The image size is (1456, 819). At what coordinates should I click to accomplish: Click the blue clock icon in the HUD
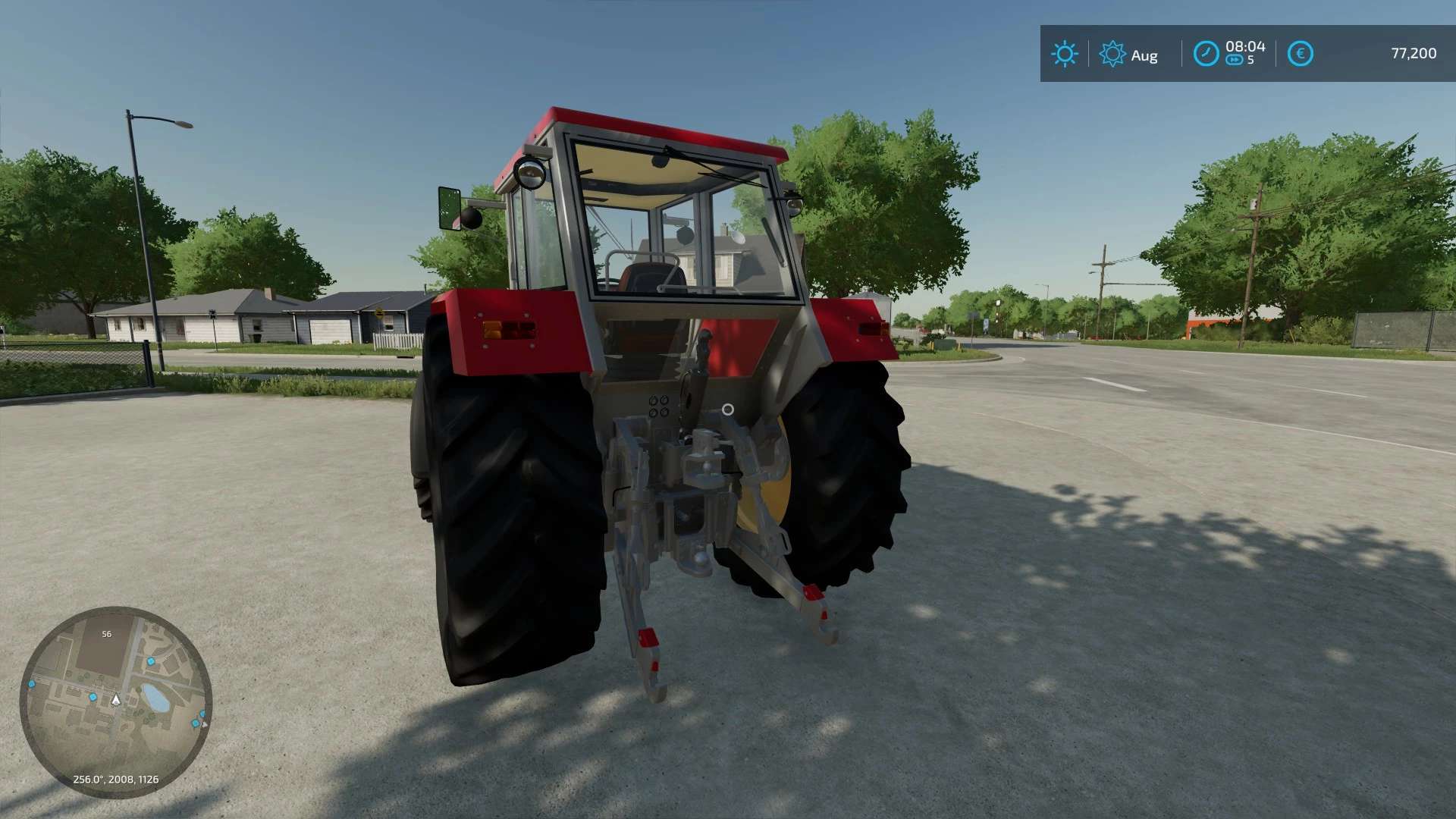[x=1207, y=52]
